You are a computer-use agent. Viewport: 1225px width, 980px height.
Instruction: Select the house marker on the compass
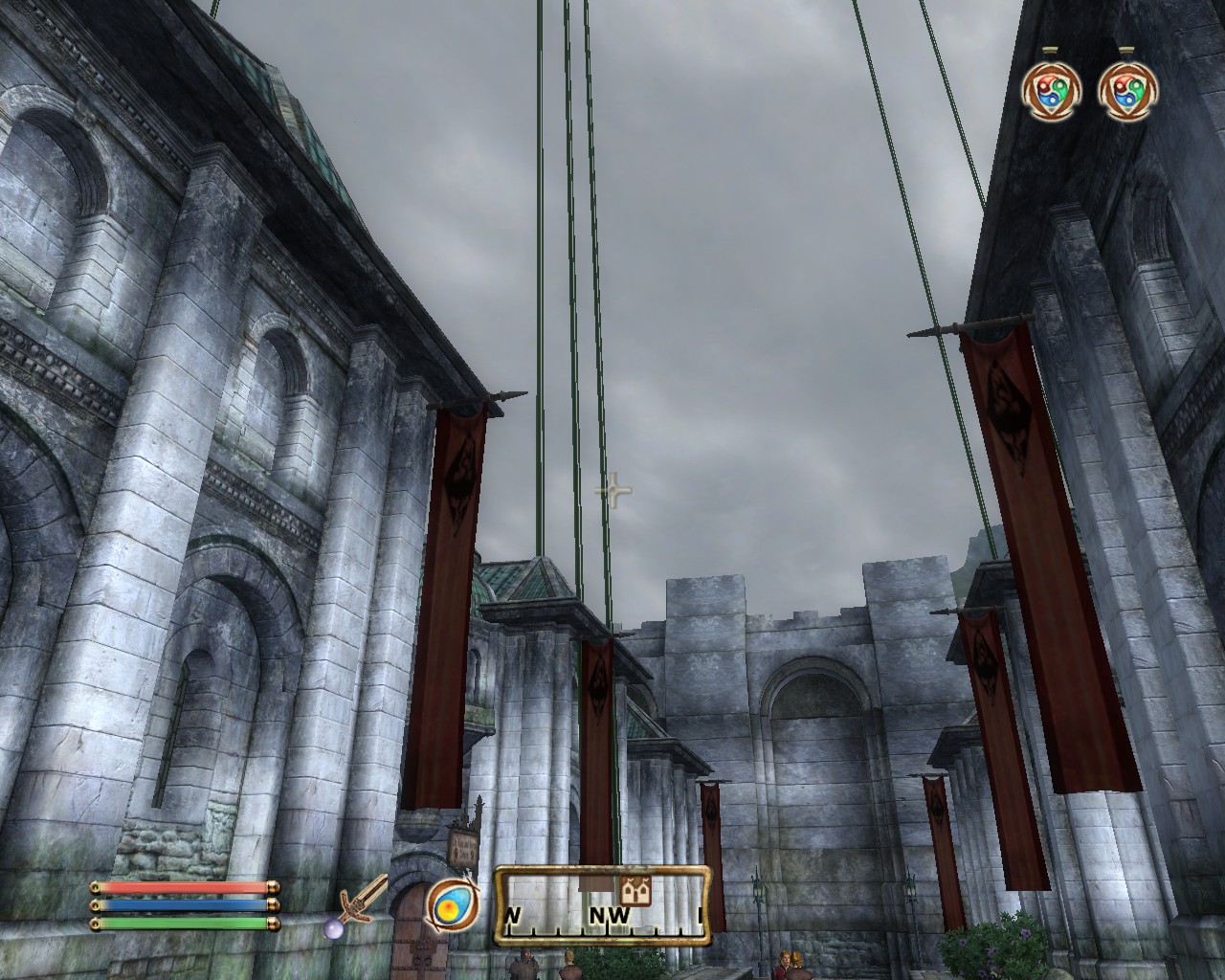coord(635,891)
